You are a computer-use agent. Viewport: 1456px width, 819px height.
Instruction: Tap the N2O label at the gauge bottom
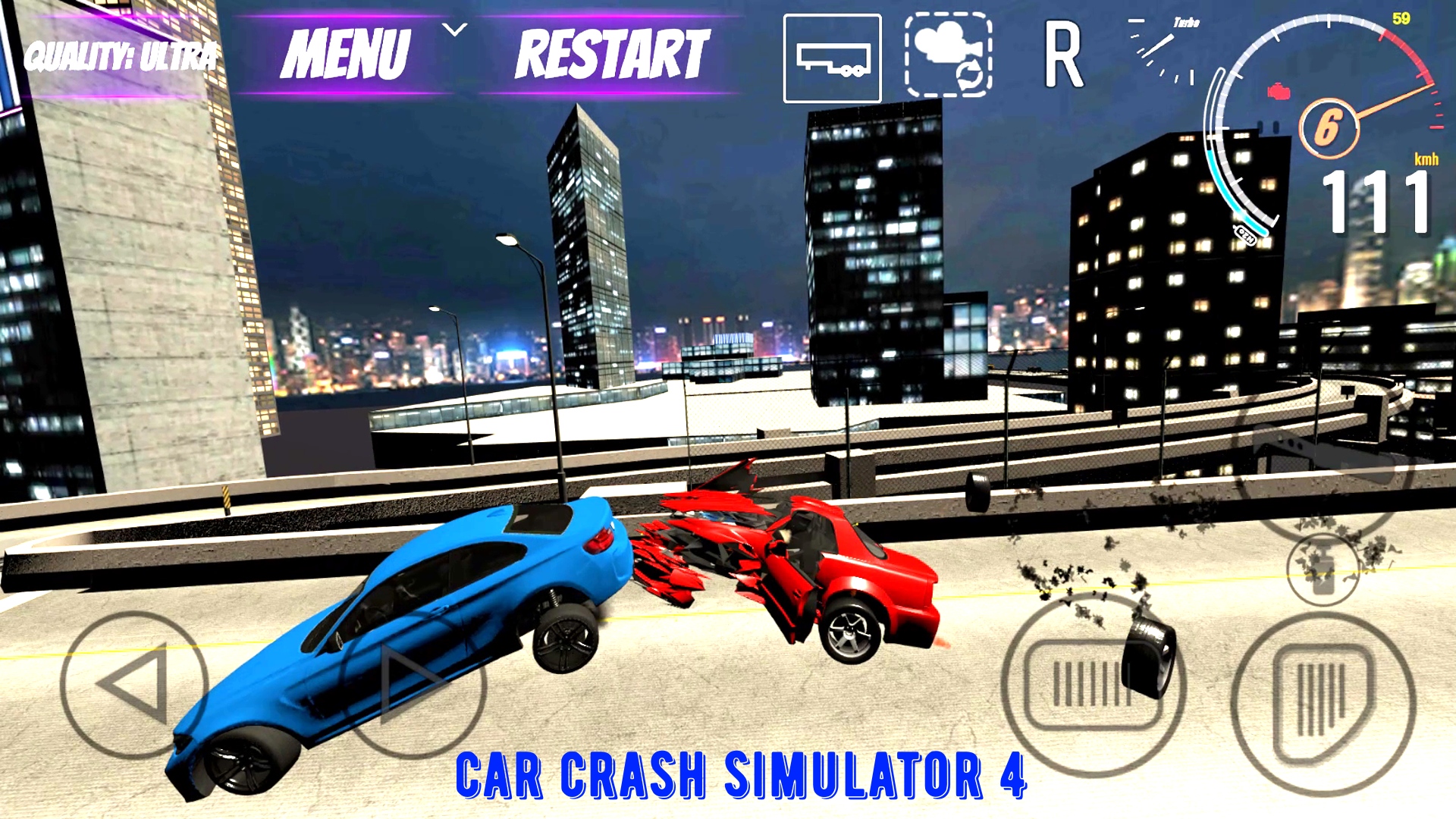click(x=1246, y=233)
